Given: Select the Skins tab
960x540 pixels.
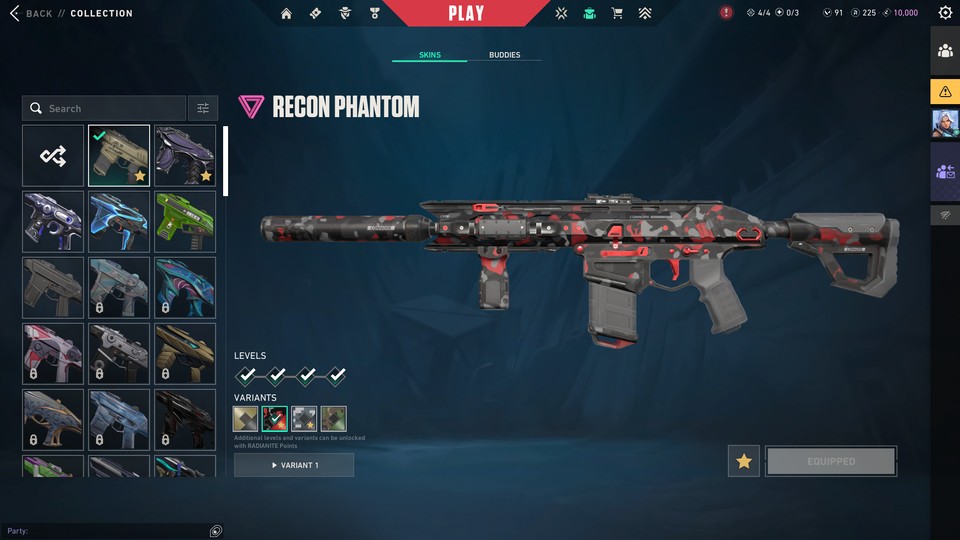Looking at the screenshot, I should [429, 55].
